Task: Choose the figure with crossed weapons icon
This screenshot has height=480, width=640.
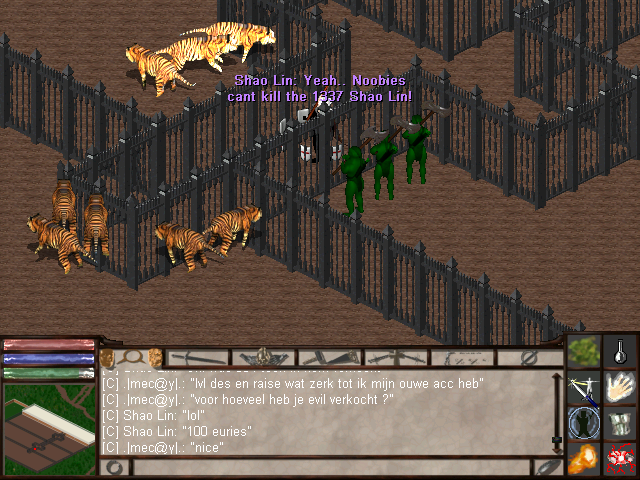Action: 584,388
